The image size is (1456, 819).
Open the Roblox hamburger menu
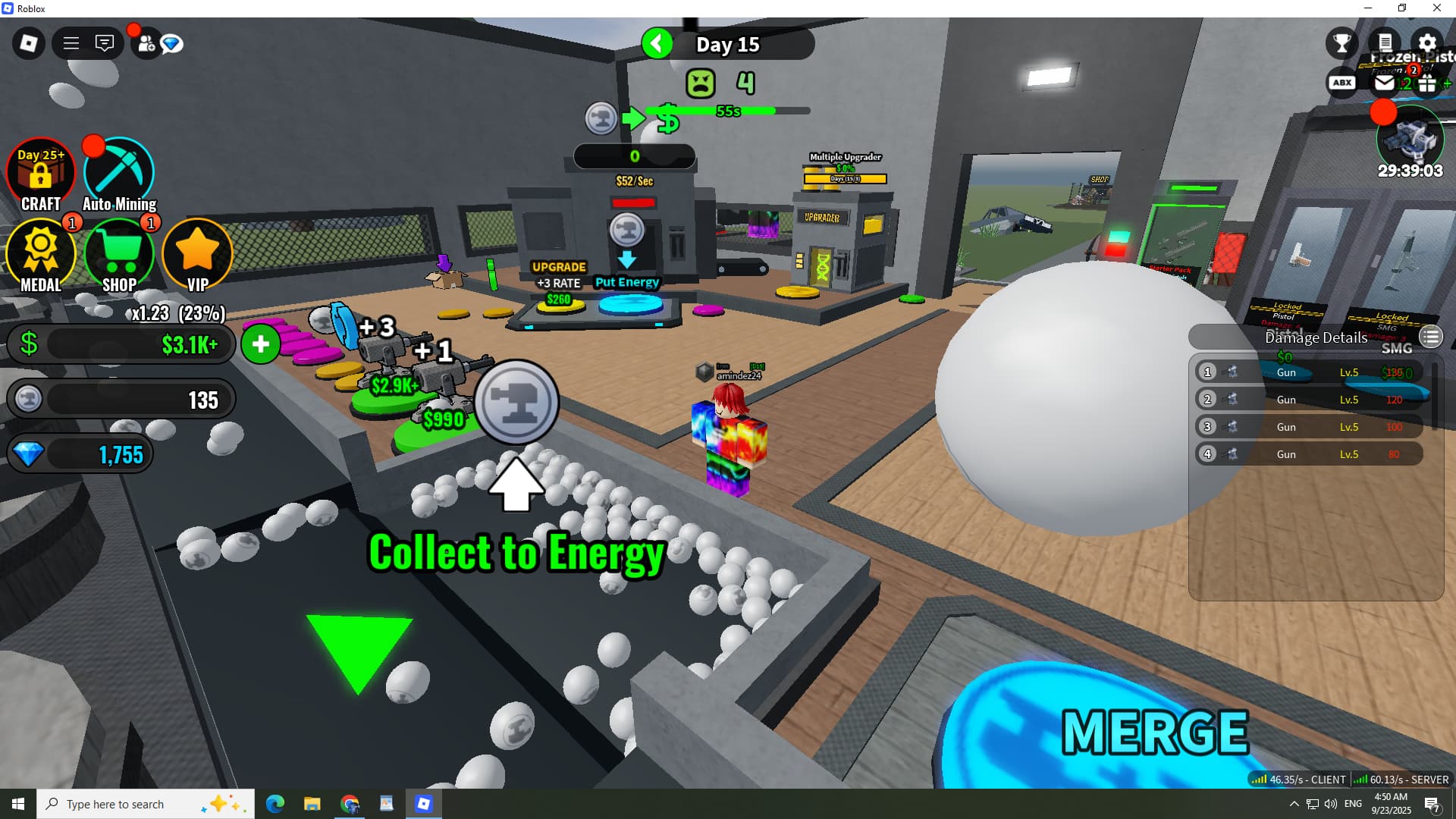click(x=71, y=43)
